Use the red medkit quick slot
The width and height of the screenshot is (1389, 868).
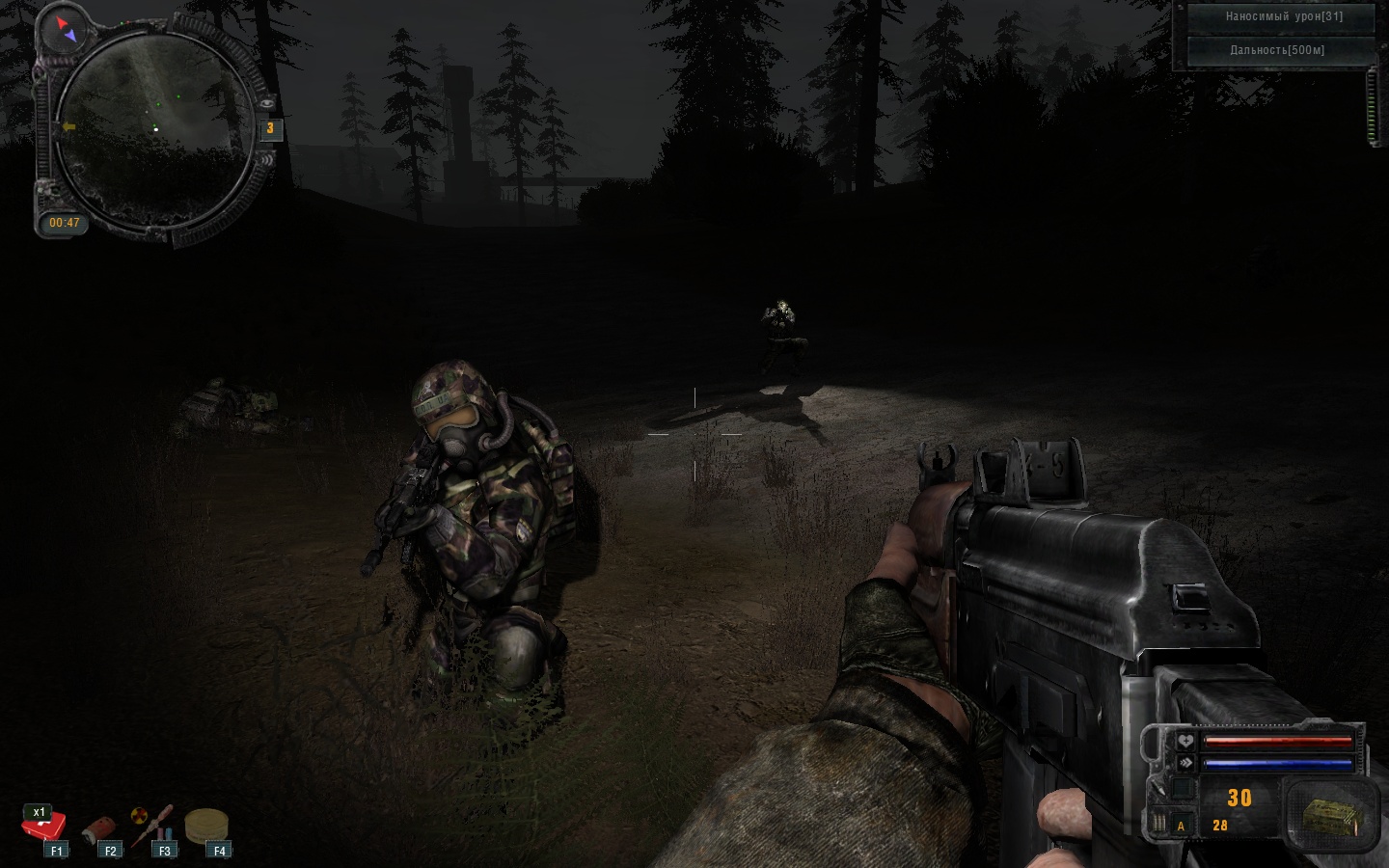tap(44, 827)
